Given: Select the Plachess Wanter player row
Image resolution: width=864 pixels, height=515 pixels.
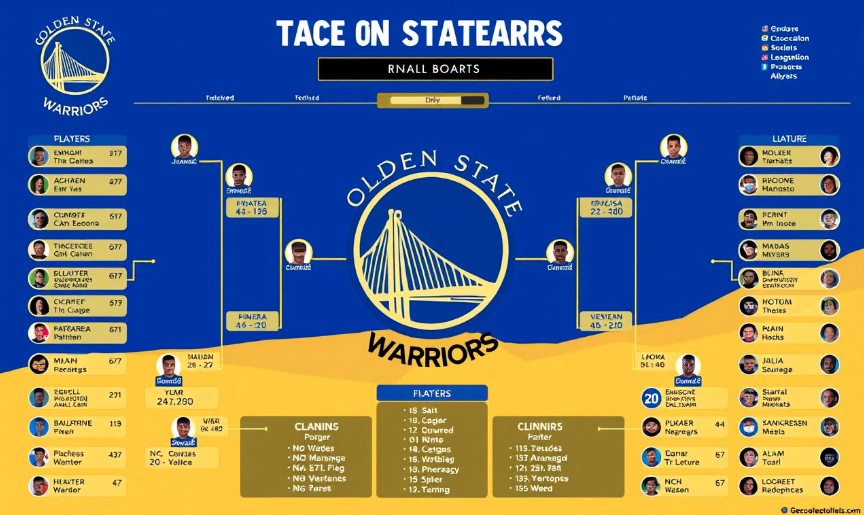Looking at the screenshot, I should 77,457.
